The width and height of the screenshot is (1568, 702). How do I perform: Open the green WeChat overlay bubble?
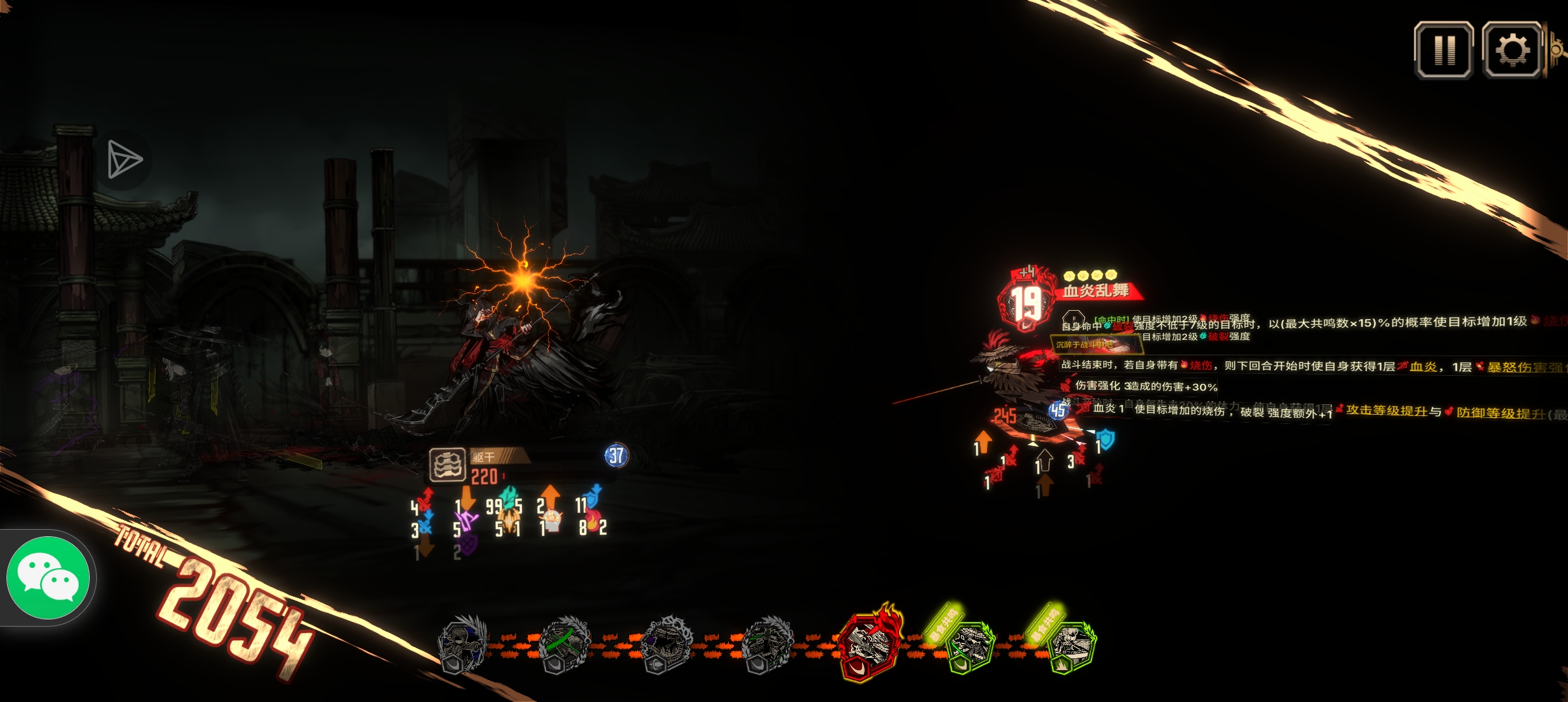click(x=48, y=577)
